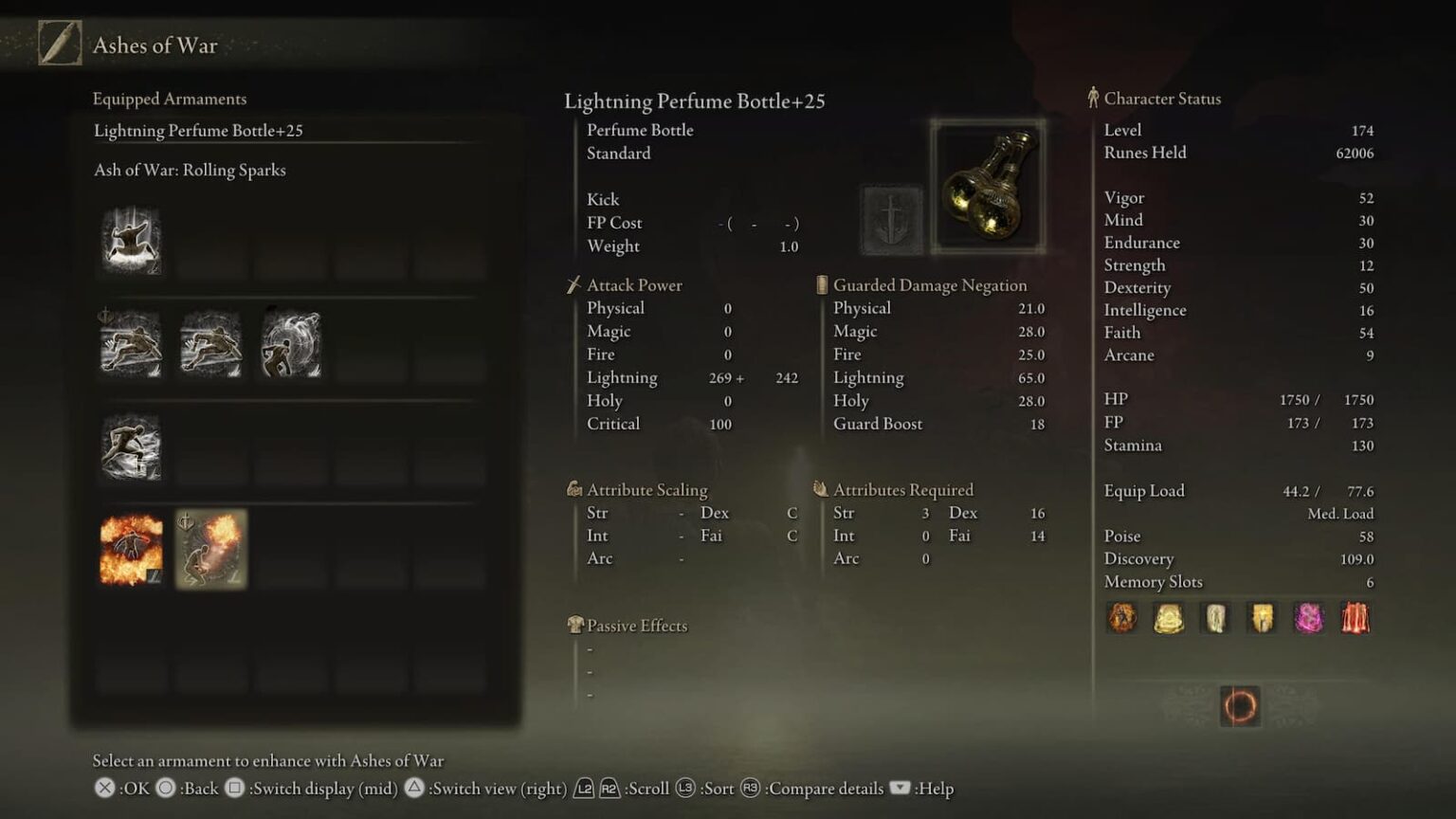Click the Character Status figure icon

[x=1096, y=98]
